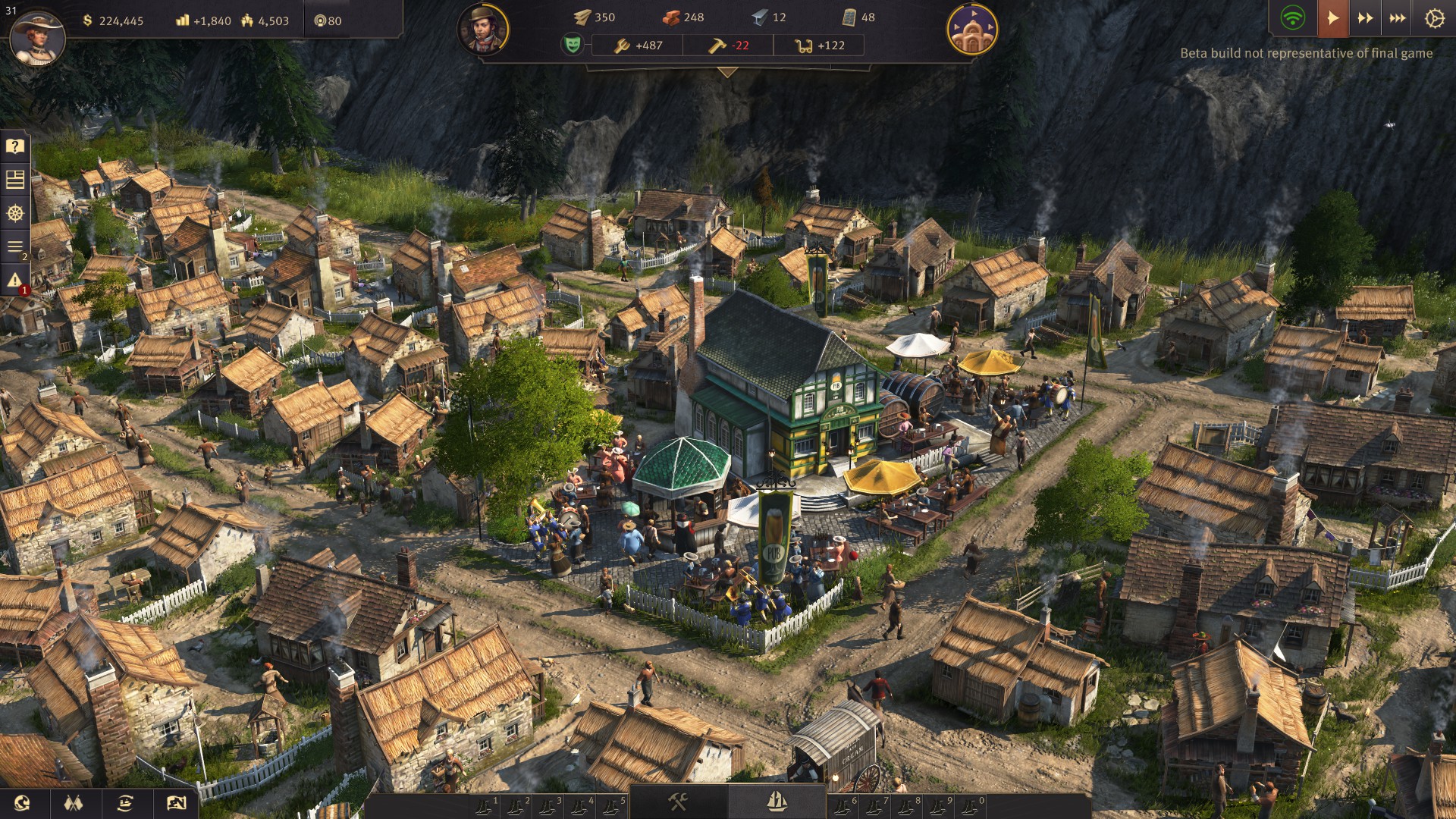
Task: Open the pirate flag map button
Action: [176, 803]
